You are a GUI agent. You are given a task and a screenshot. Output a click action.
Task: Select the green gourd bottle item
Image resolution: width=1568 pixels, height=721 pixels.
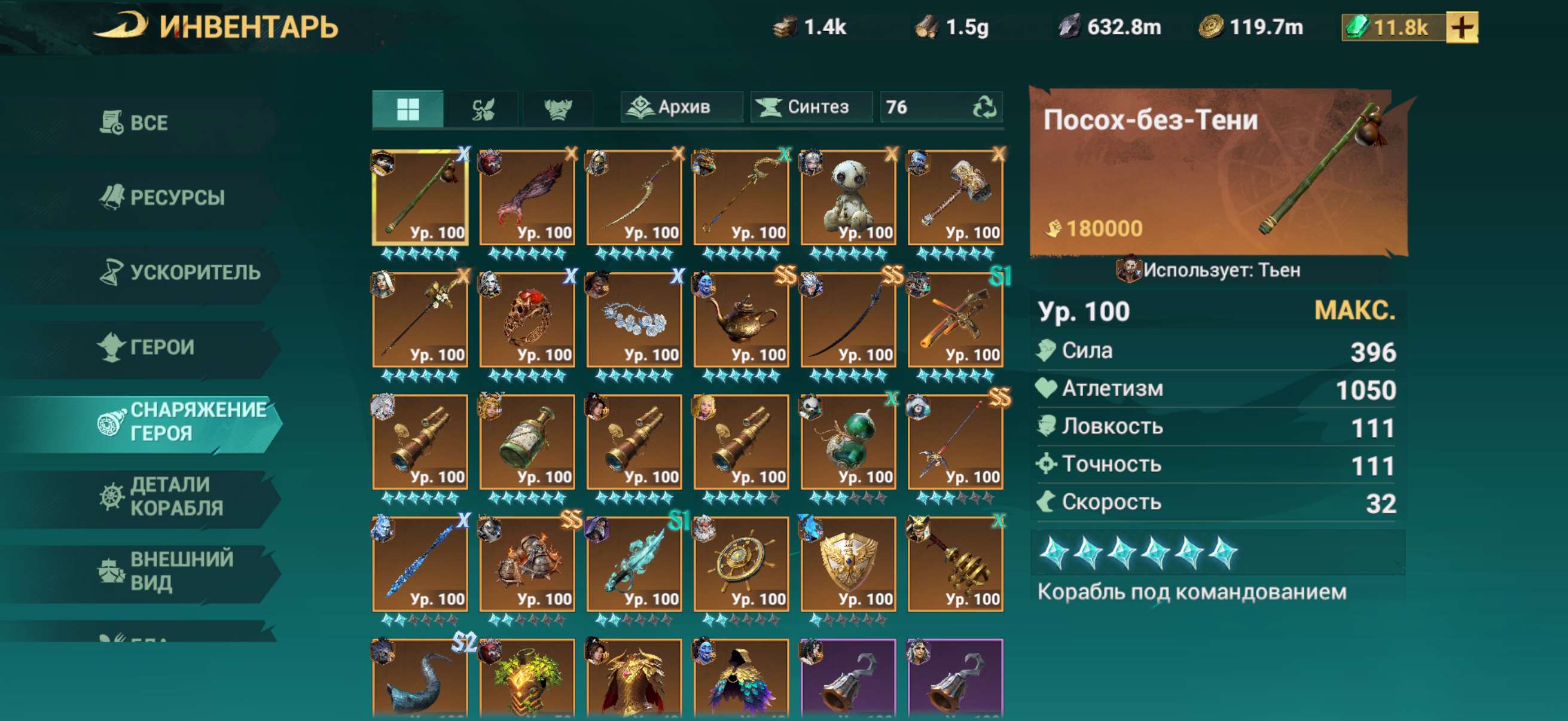click(x=849, y=442)
